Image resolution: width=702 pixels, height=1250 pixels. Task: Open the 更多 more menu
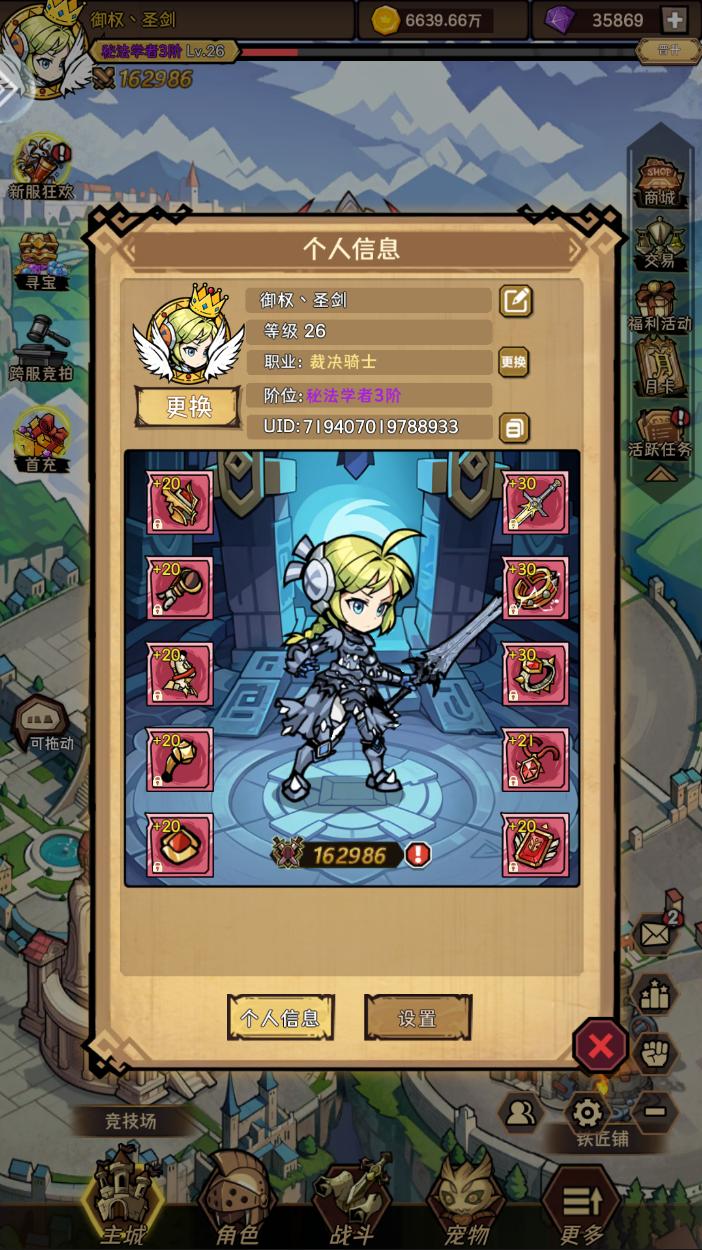tap(581, 1205)
